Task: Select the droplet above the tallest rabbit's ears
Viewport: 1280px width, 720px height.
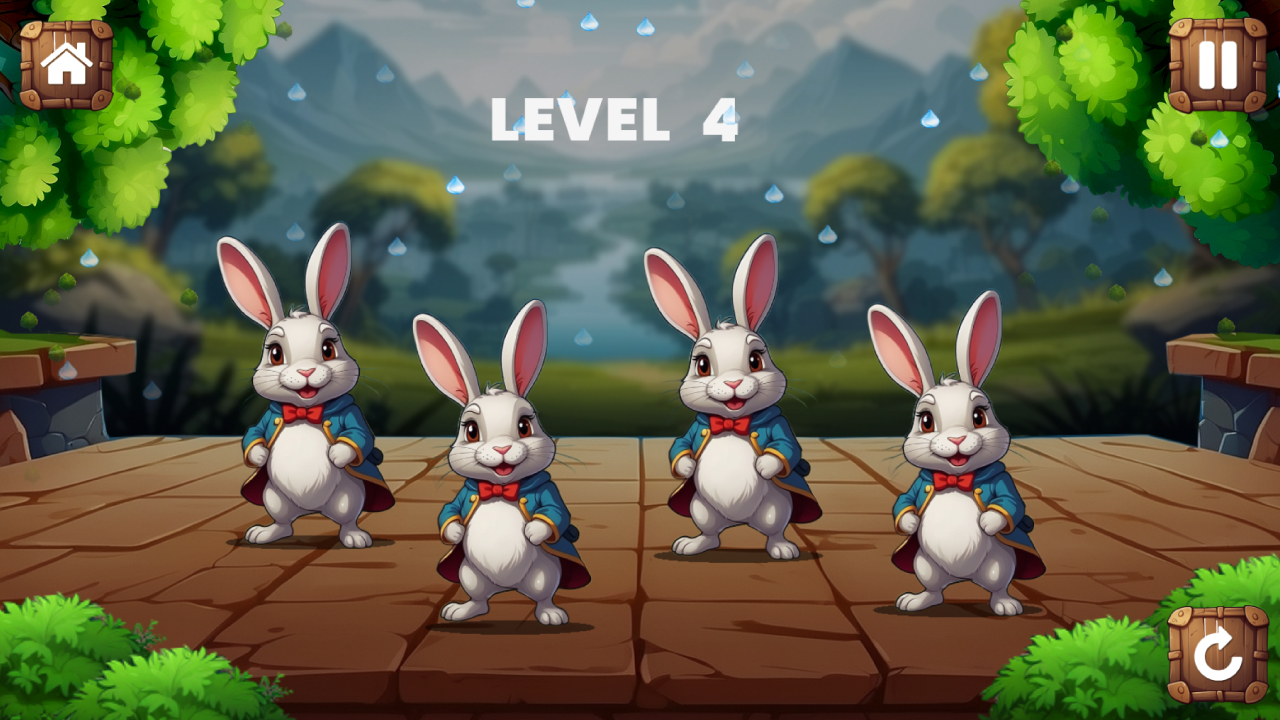Action: (x=775, y=192)
